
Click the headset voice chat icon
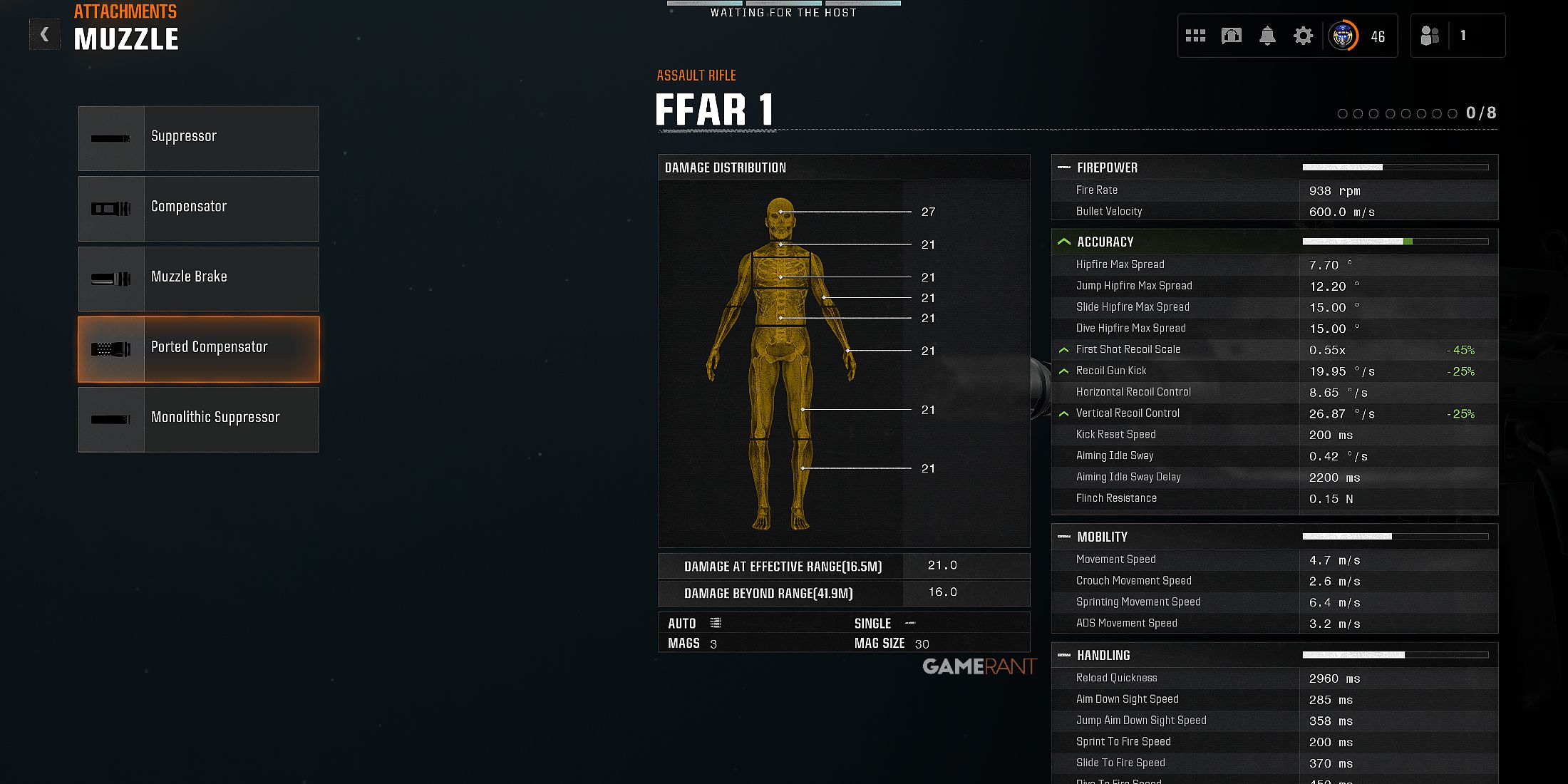pos(1231,35)
